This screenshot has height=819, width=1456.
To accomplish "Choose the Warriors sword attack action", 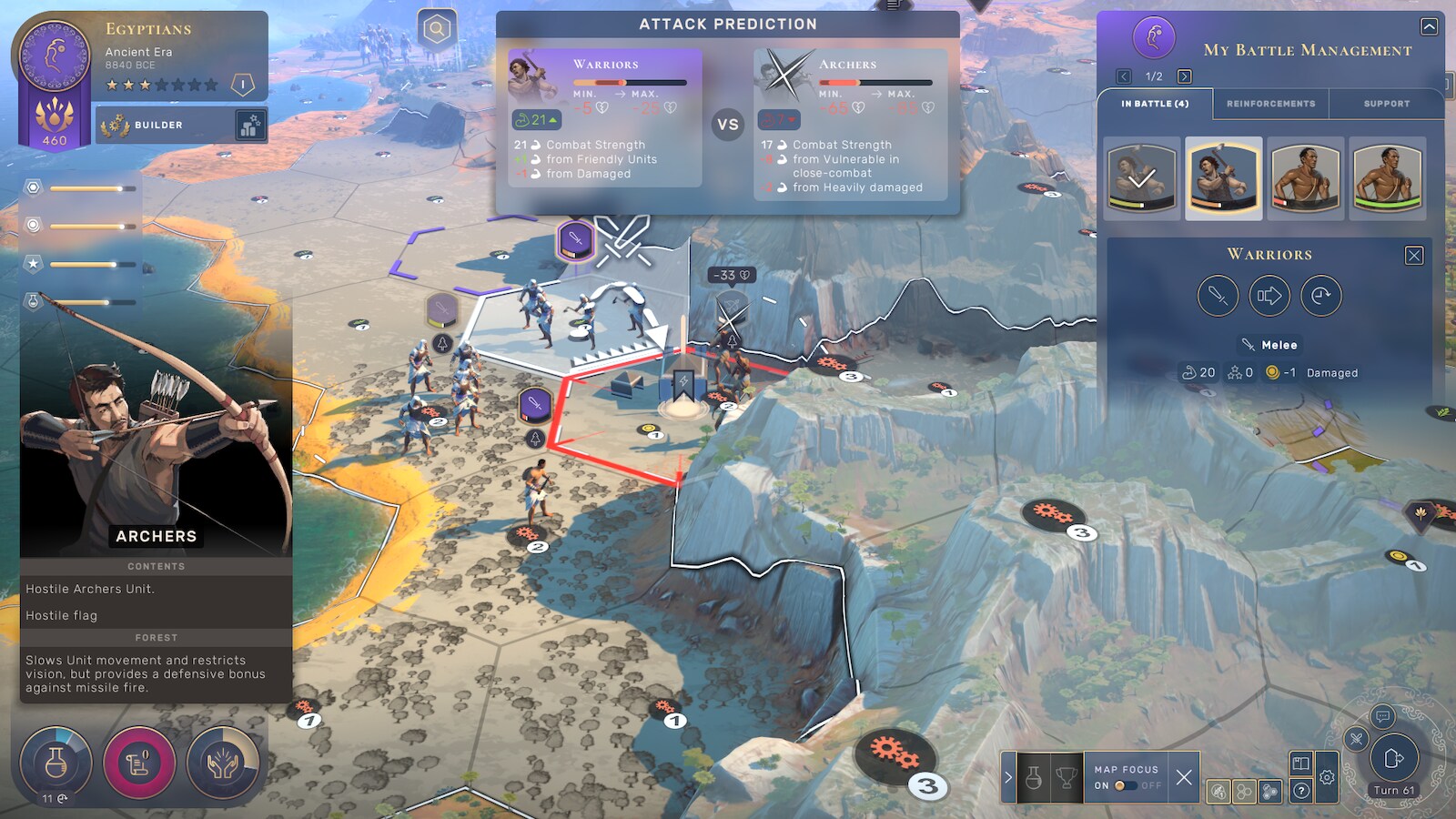I will tap(1218, 296).
